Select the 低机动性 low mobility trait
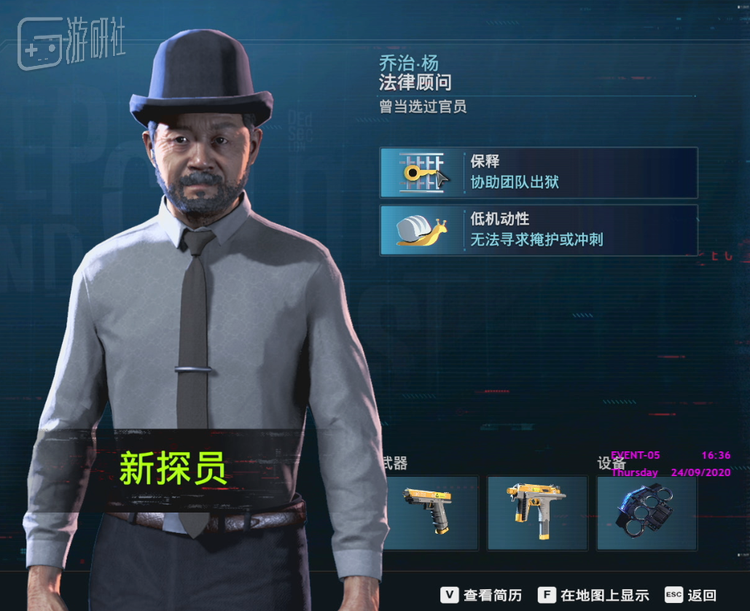The height and width of the screenshot is (611, 750). tap(538, 230)
